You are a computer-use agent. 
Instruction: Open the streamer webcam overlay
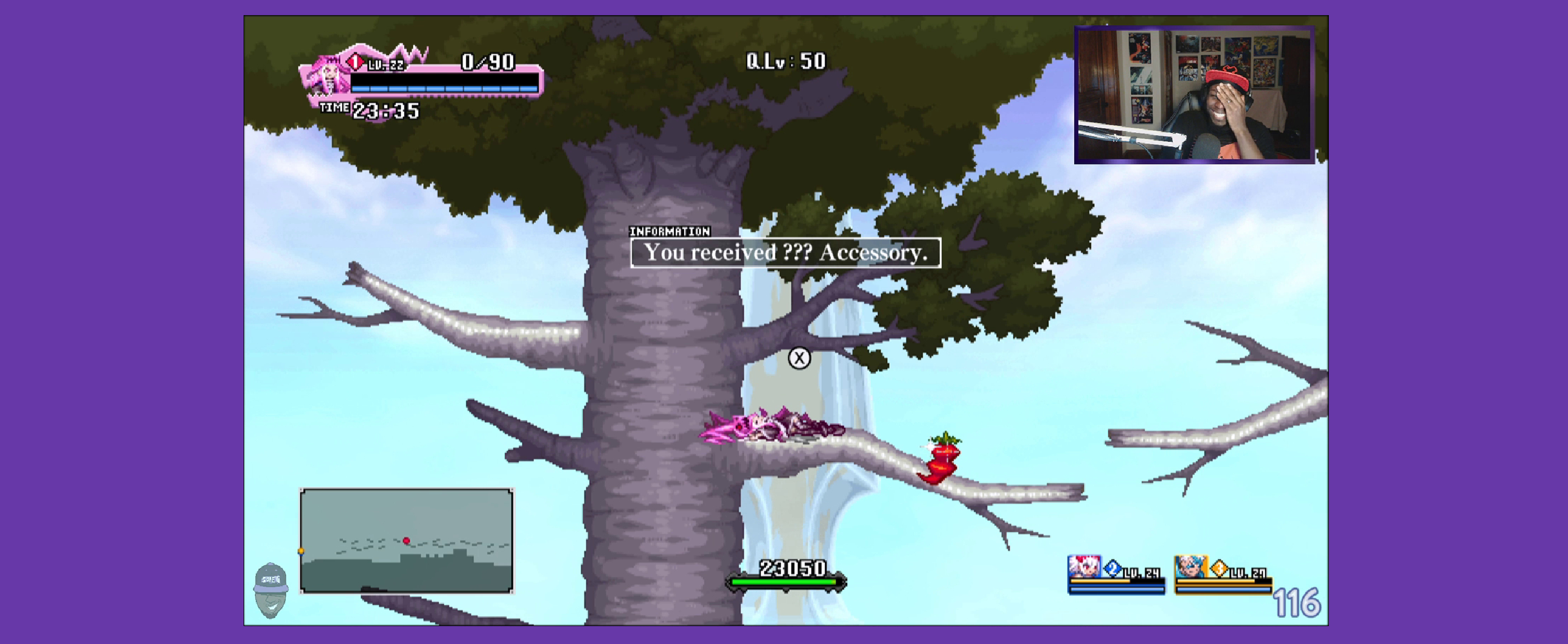pyautogui.click(x=1194, y=94)
